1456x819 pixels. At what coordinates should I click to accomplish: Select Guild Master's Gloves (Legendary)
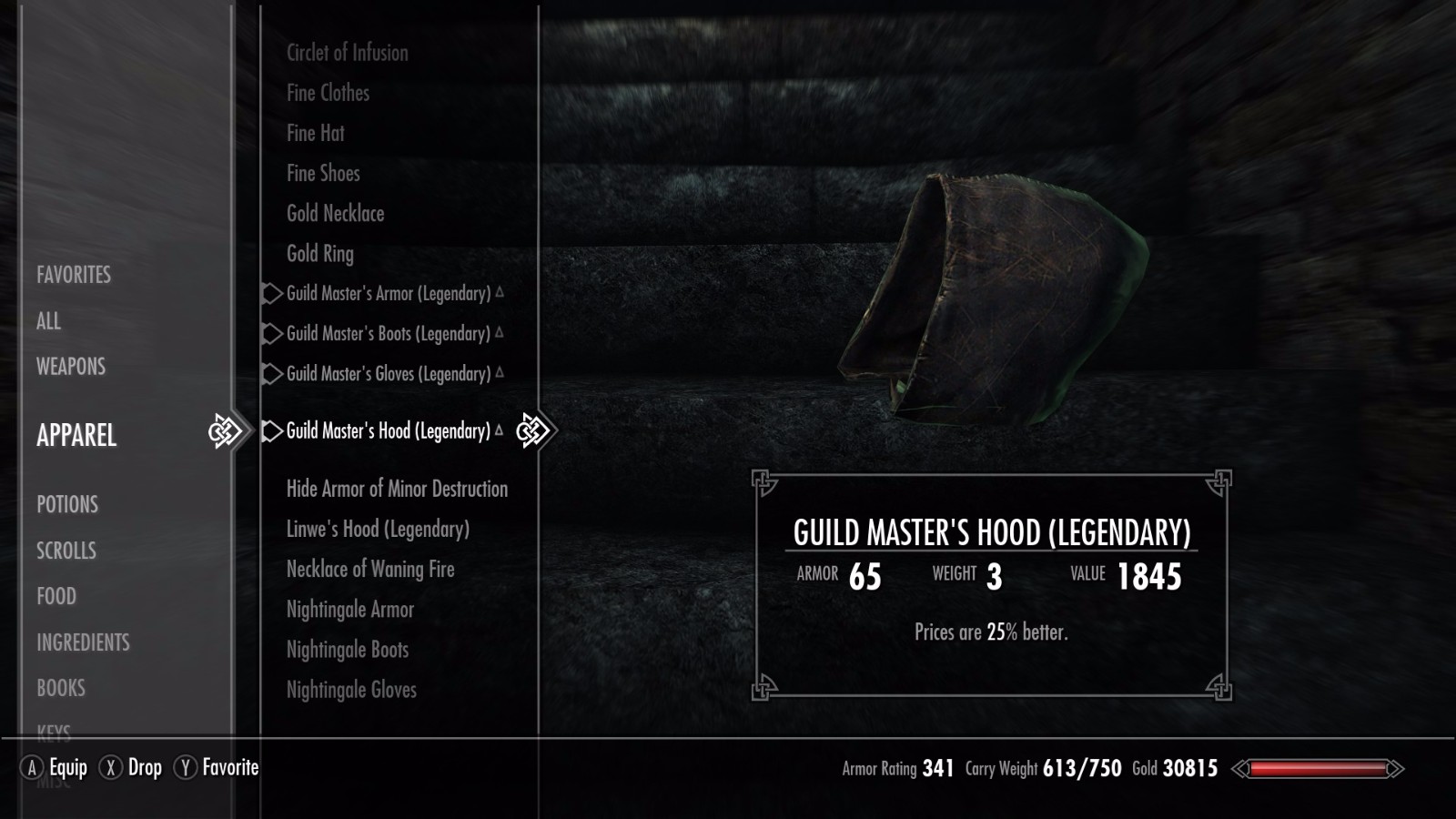pyautogui.click(x=388, y=374)
